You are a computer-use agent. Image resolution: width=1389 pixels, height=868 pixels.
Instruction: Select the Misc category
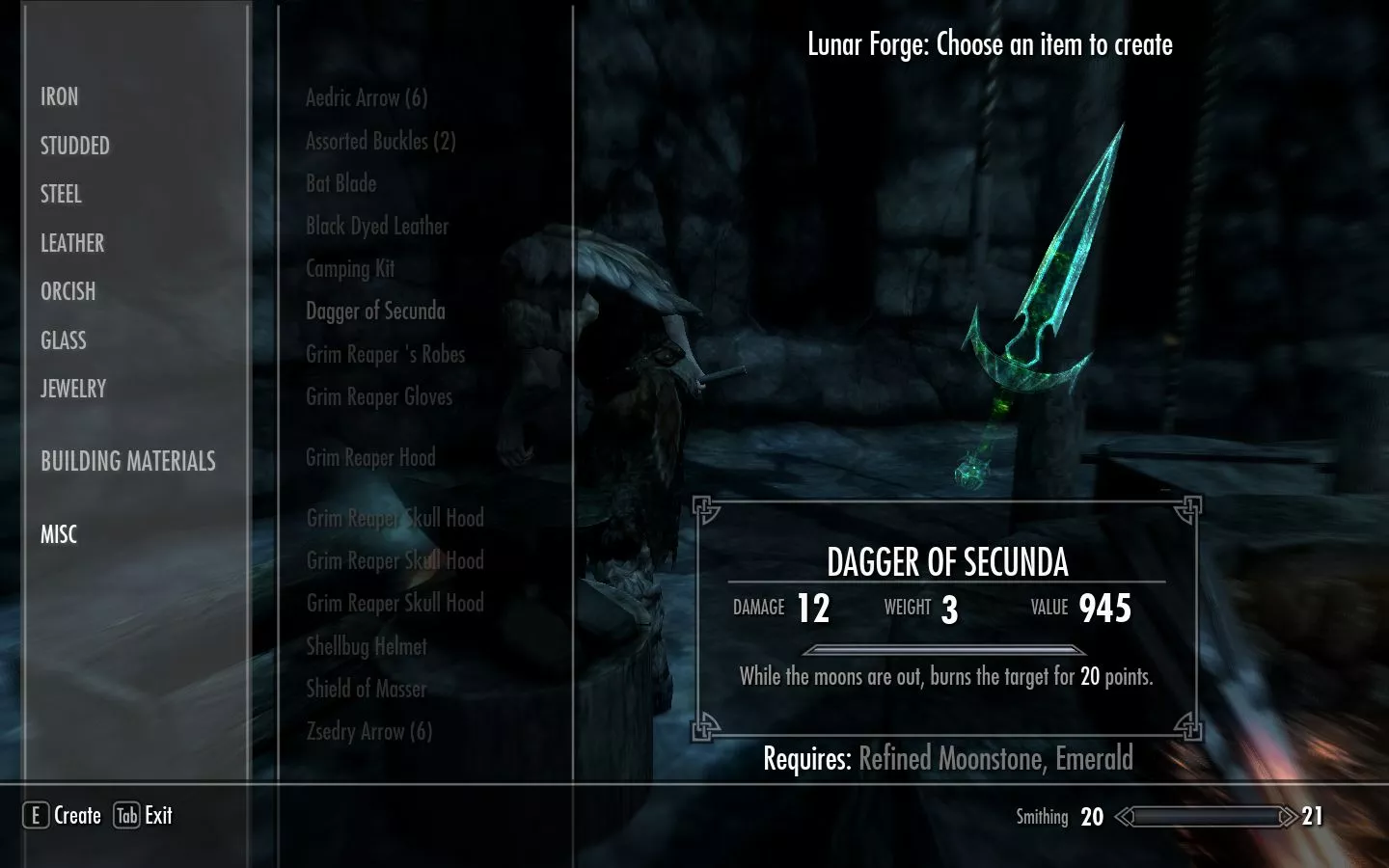tap(59, 534)
